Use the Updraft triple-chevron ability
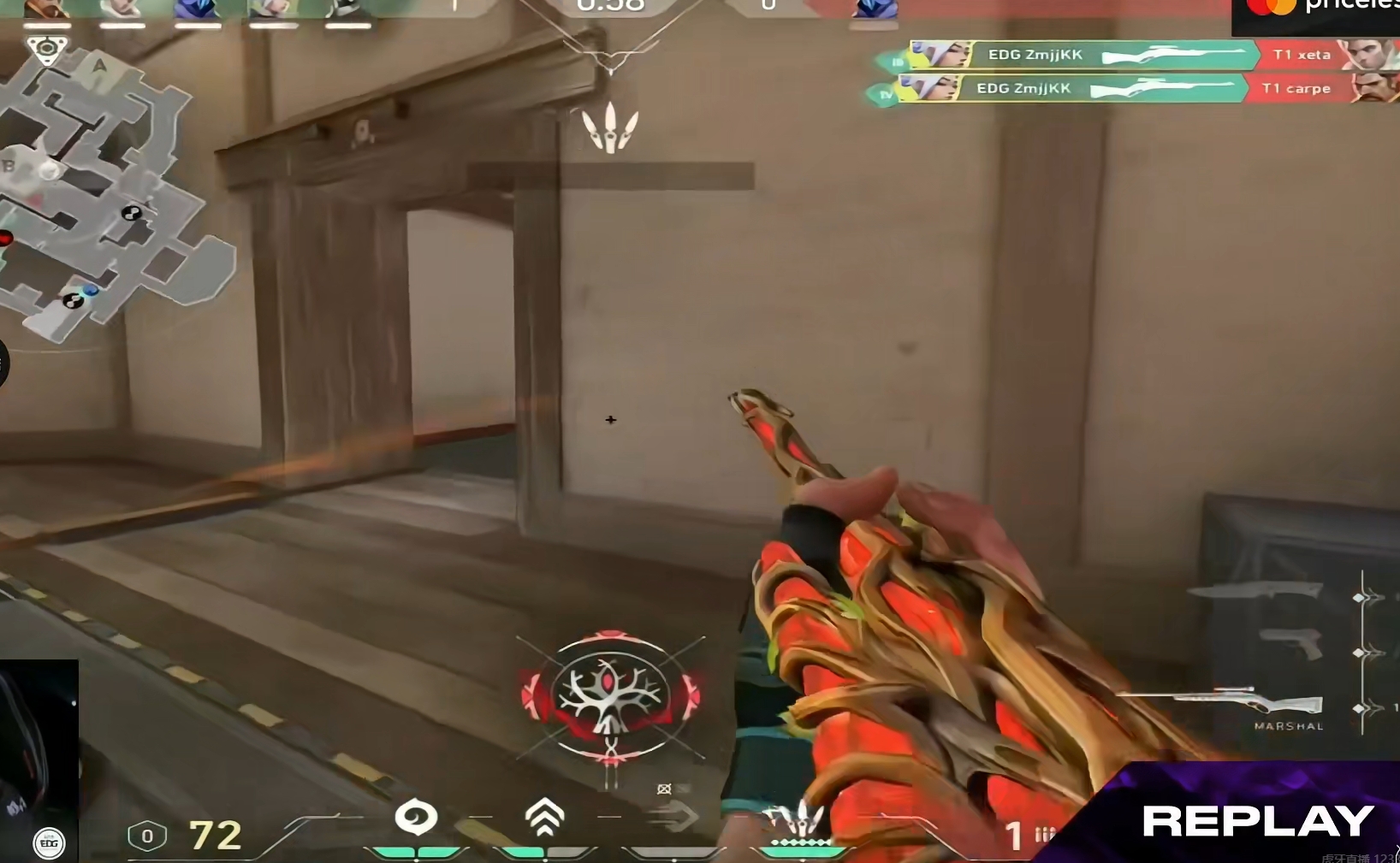The height and width of the screenshot is (863, 1400). click(x=544, y=819)
